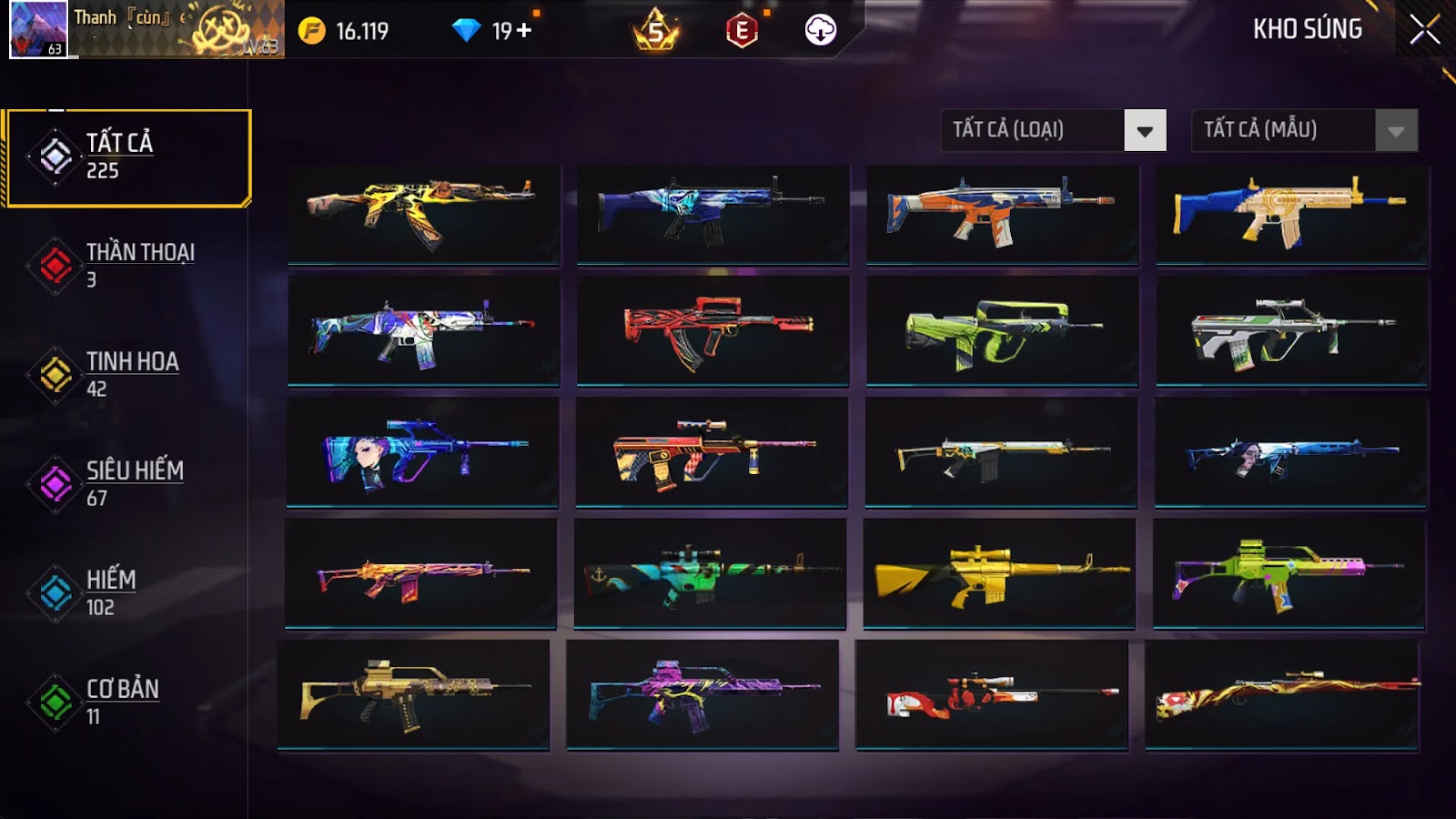
Task: Choose the red FAMAS skin
Action: point(713,331)
